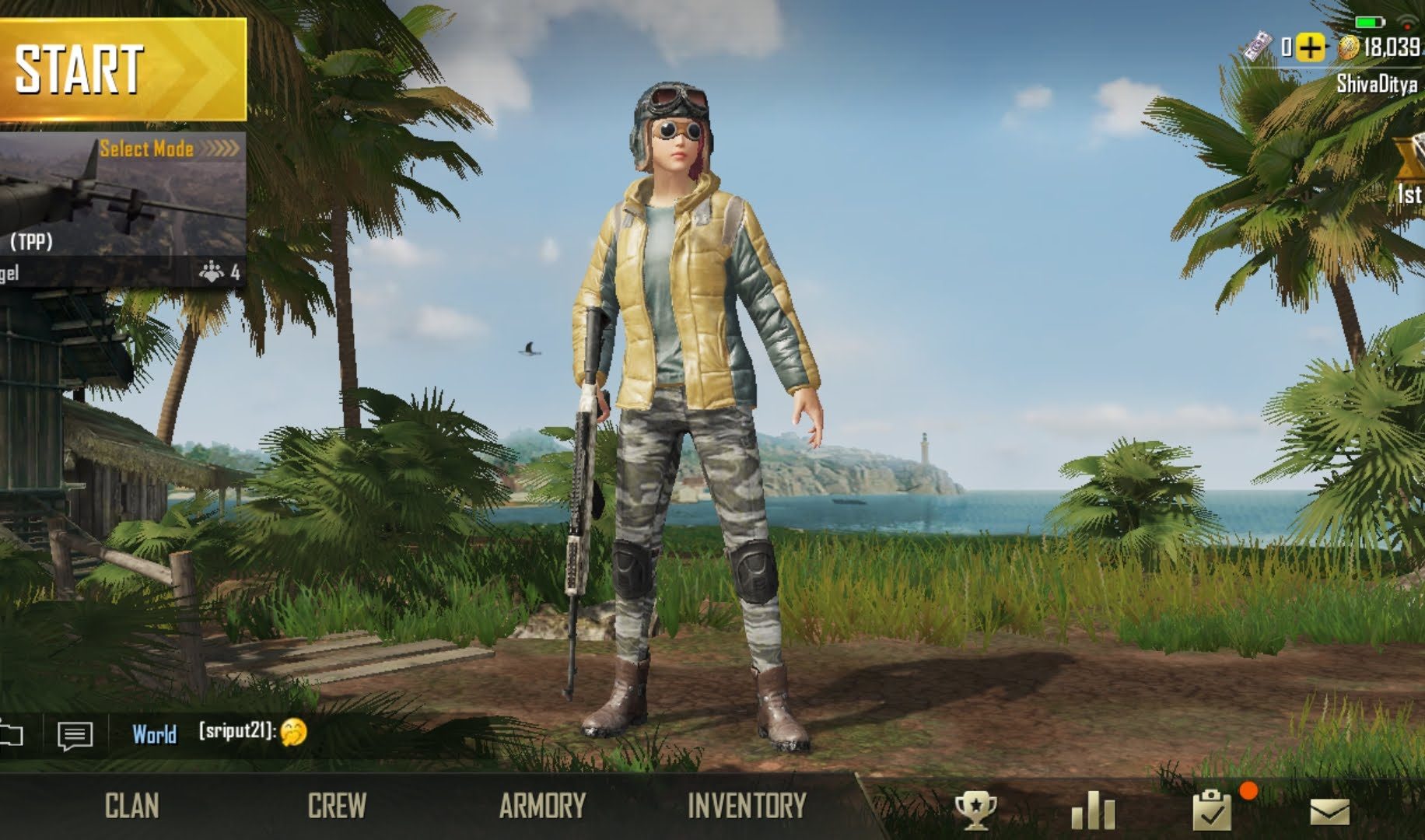Open the chat message icon
This screenshot has width=1425, height=840.
pyautogui.click(x=75, y=735)
